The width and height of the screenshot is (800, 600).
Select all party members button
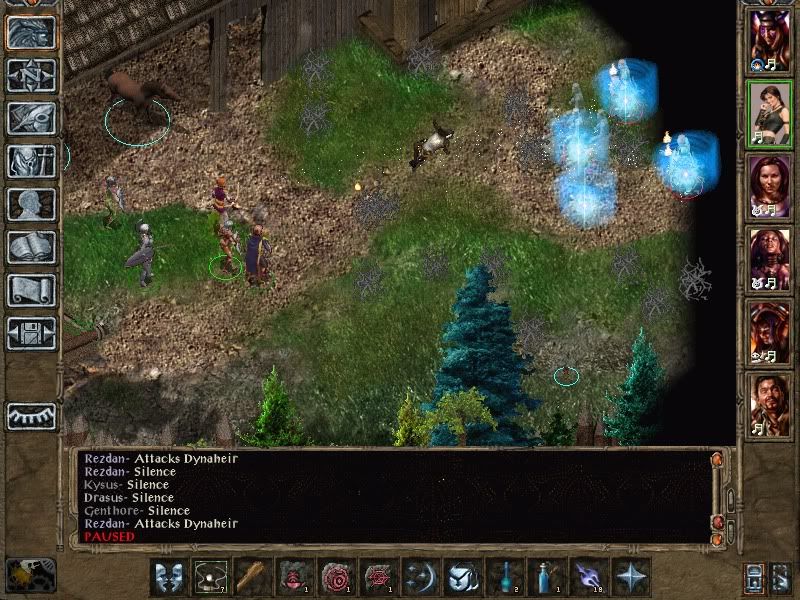756,578
